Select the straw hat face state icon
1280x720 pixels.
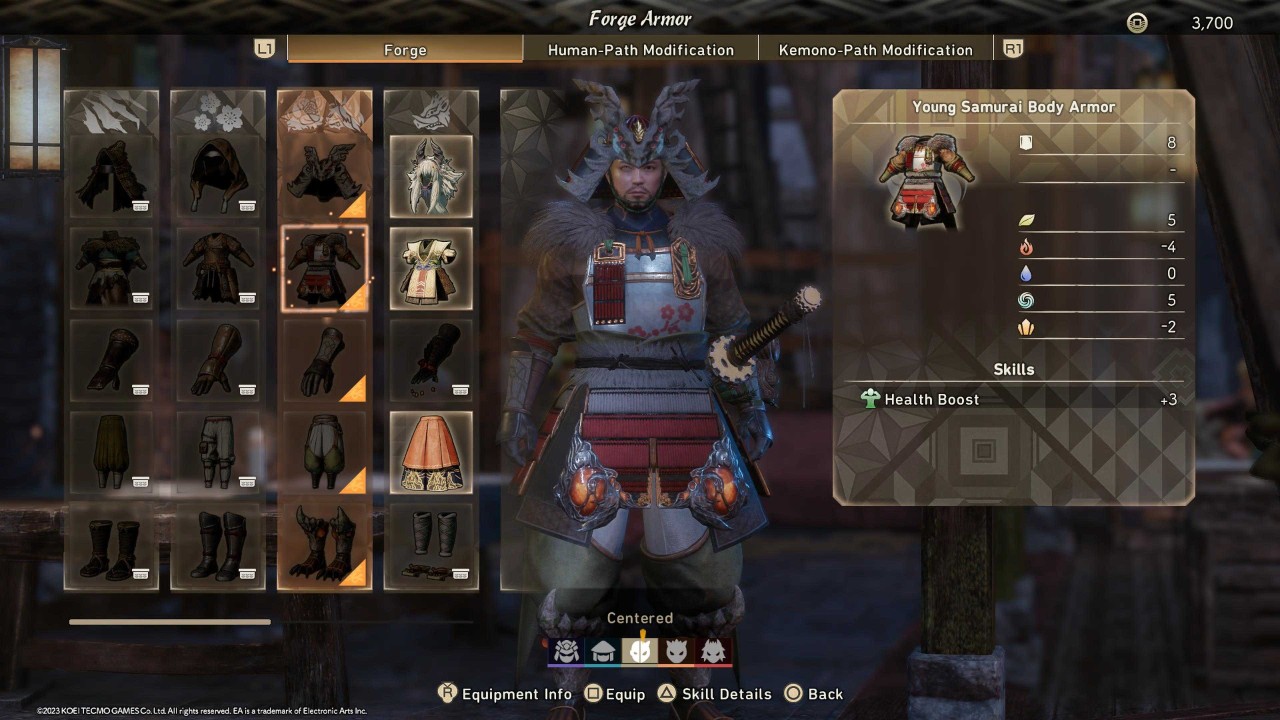click(x=603, y=650)
